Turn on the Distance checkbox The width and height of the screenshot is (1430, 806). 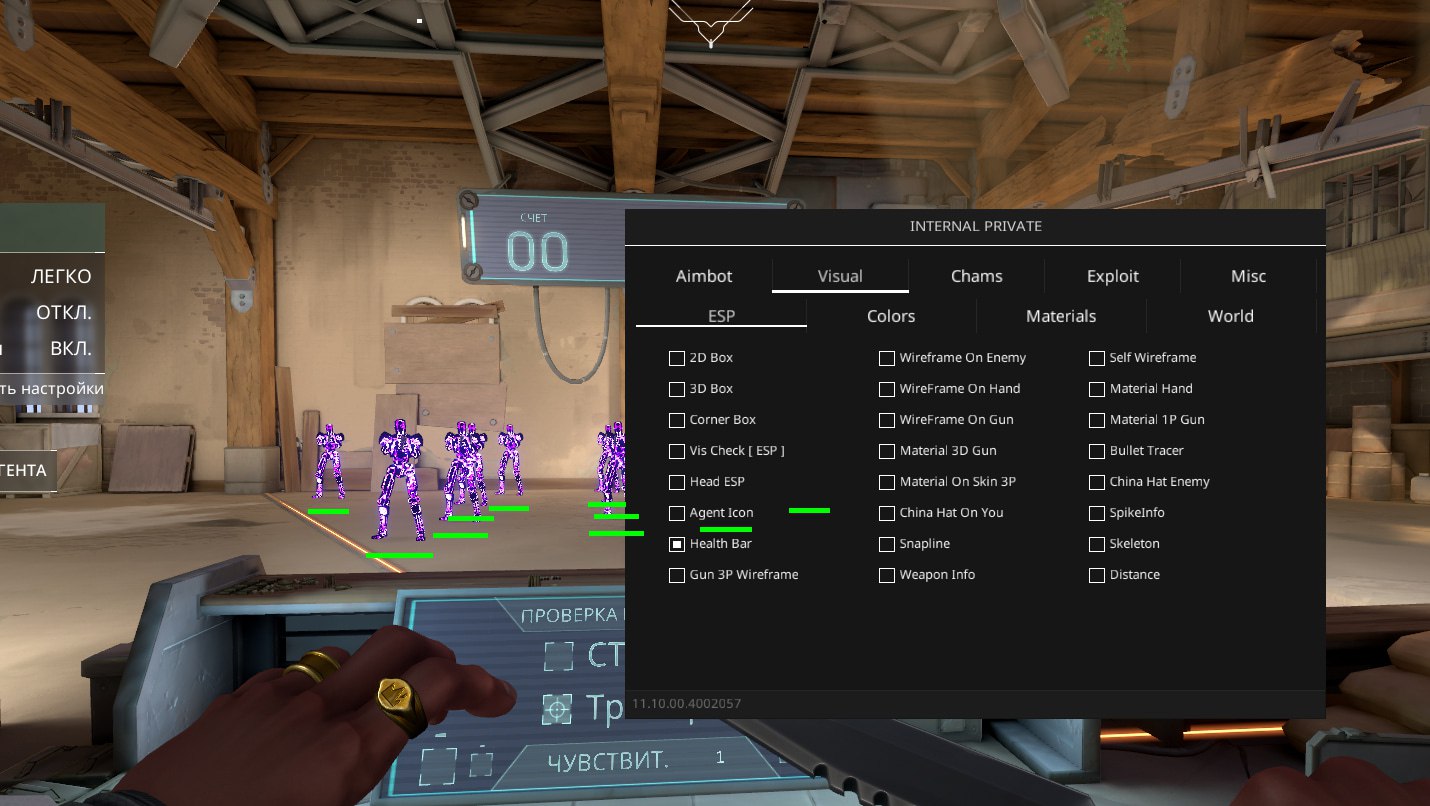(1097, 575)
